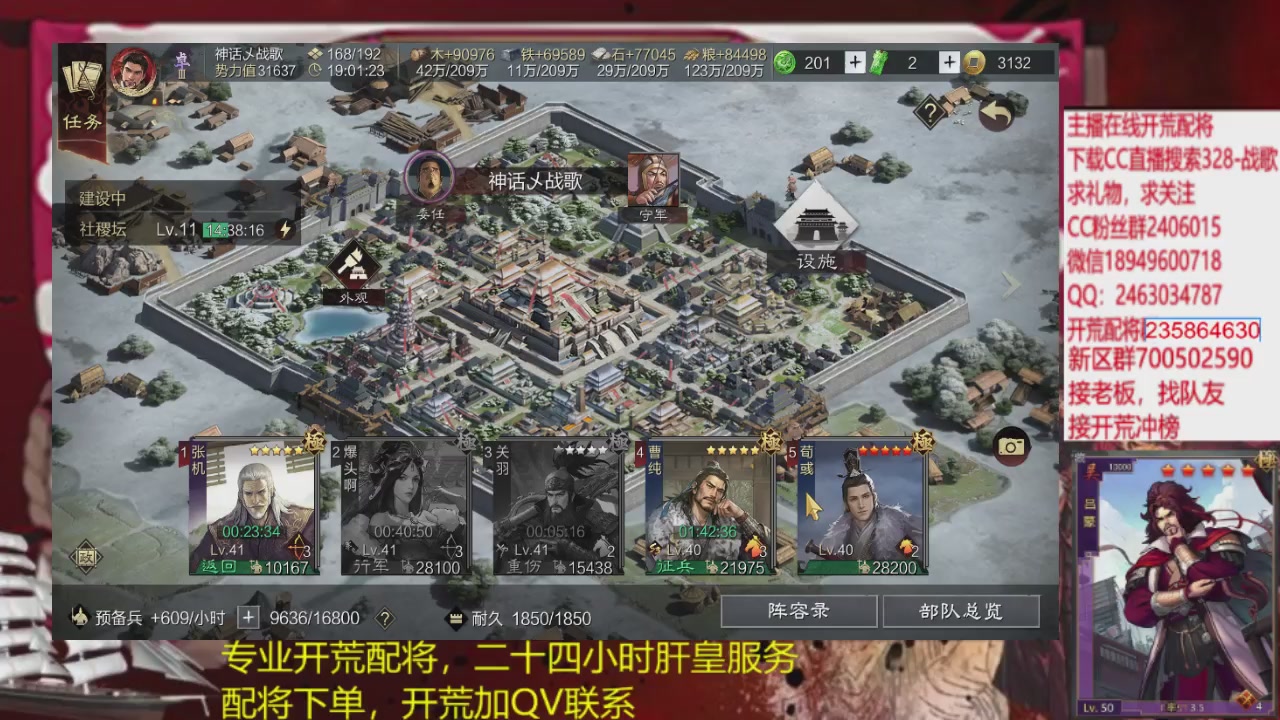This screenshot has height=720, width=1280.
Task: Open the question mark help icon top-right
Action: [x=930, y=110]
